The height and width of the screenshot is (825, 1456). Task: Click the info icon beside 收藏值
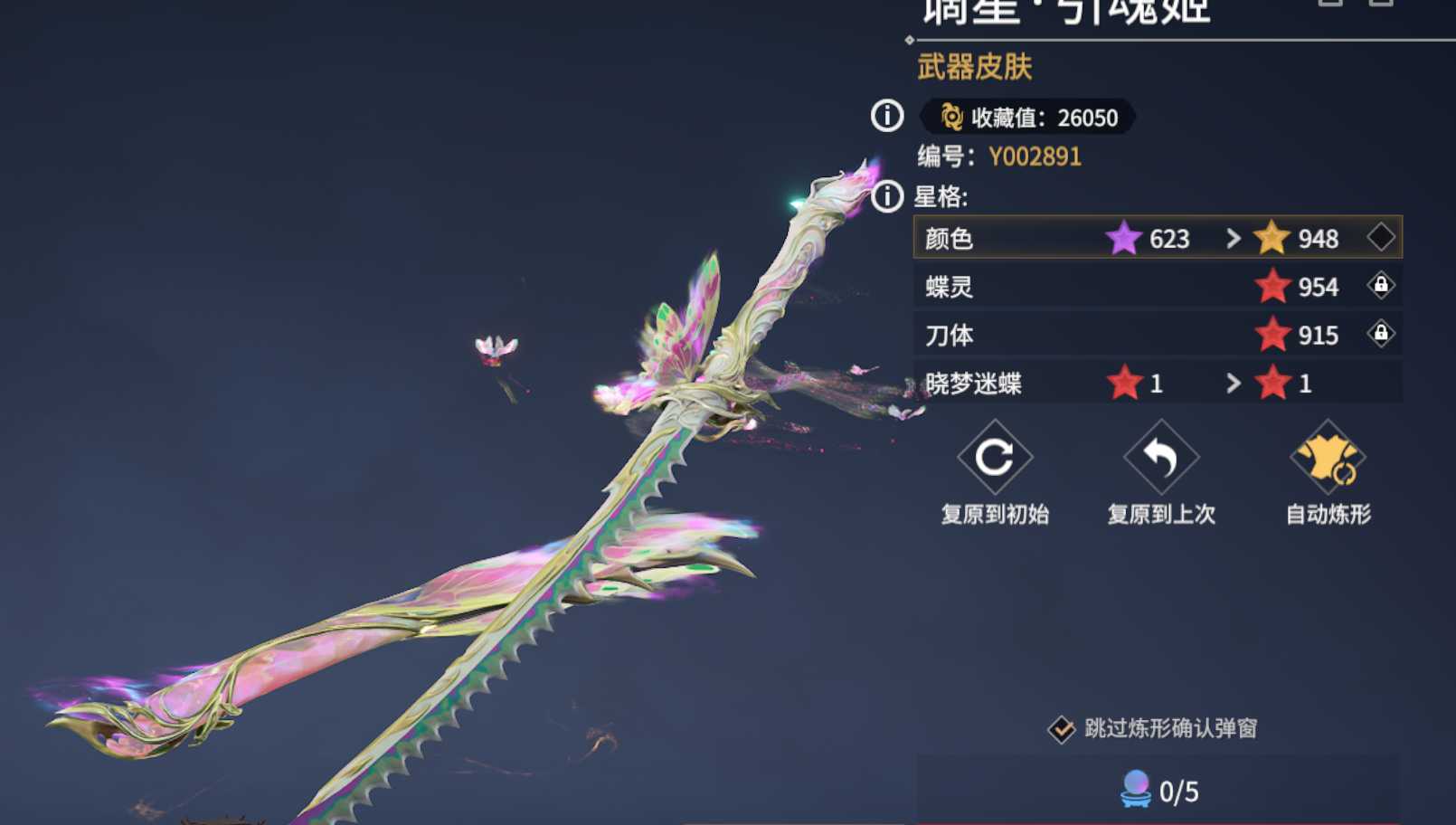click(887, 116)
